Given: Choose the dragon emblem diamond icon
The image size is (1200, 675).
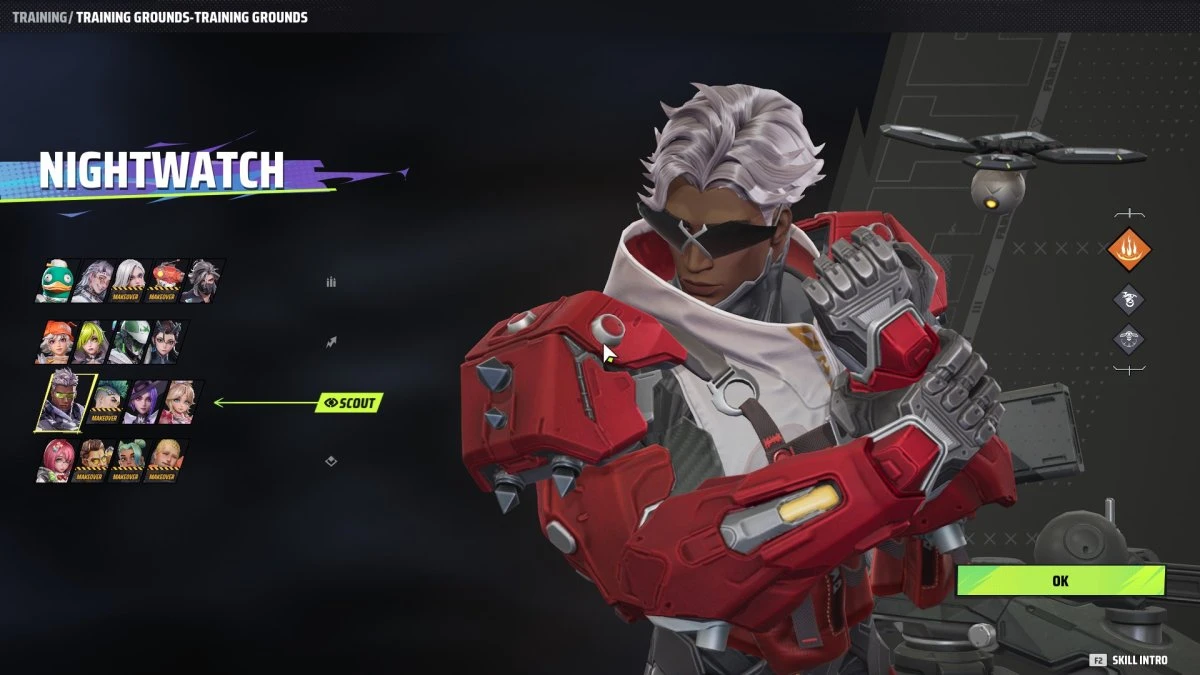Looking at the screenshot, I should tap(1129, 298).
